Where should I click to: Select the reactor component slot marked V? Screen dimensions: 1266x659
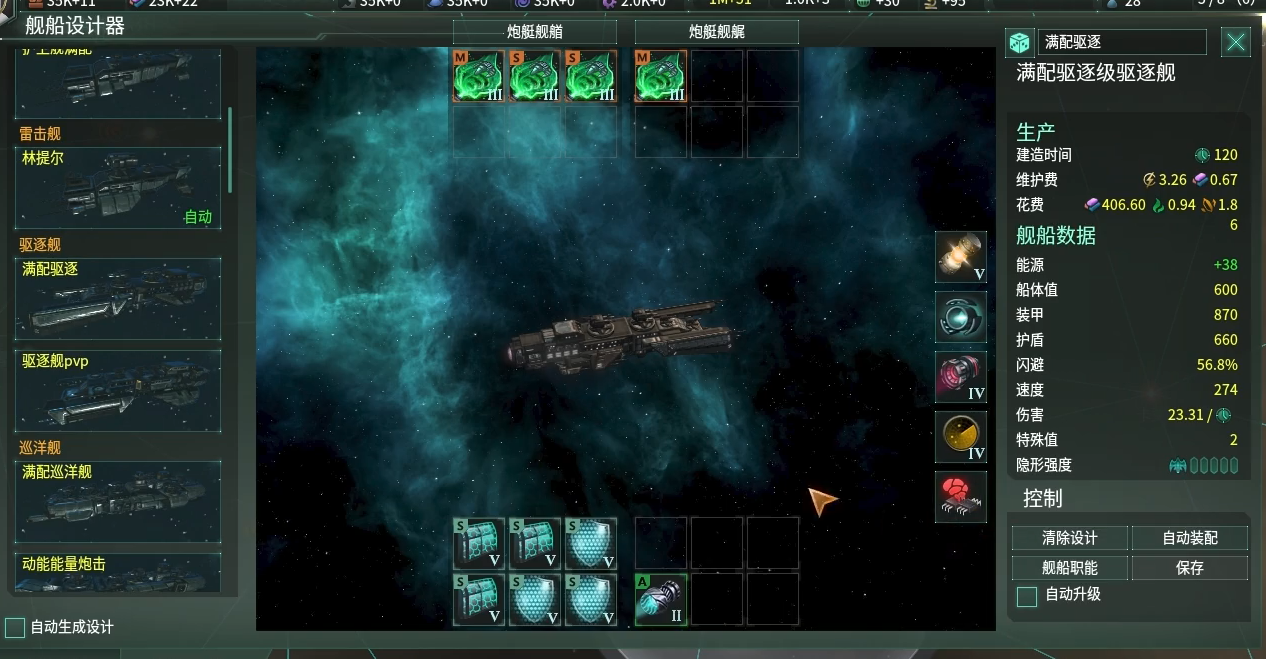click(x=961, y=257)
